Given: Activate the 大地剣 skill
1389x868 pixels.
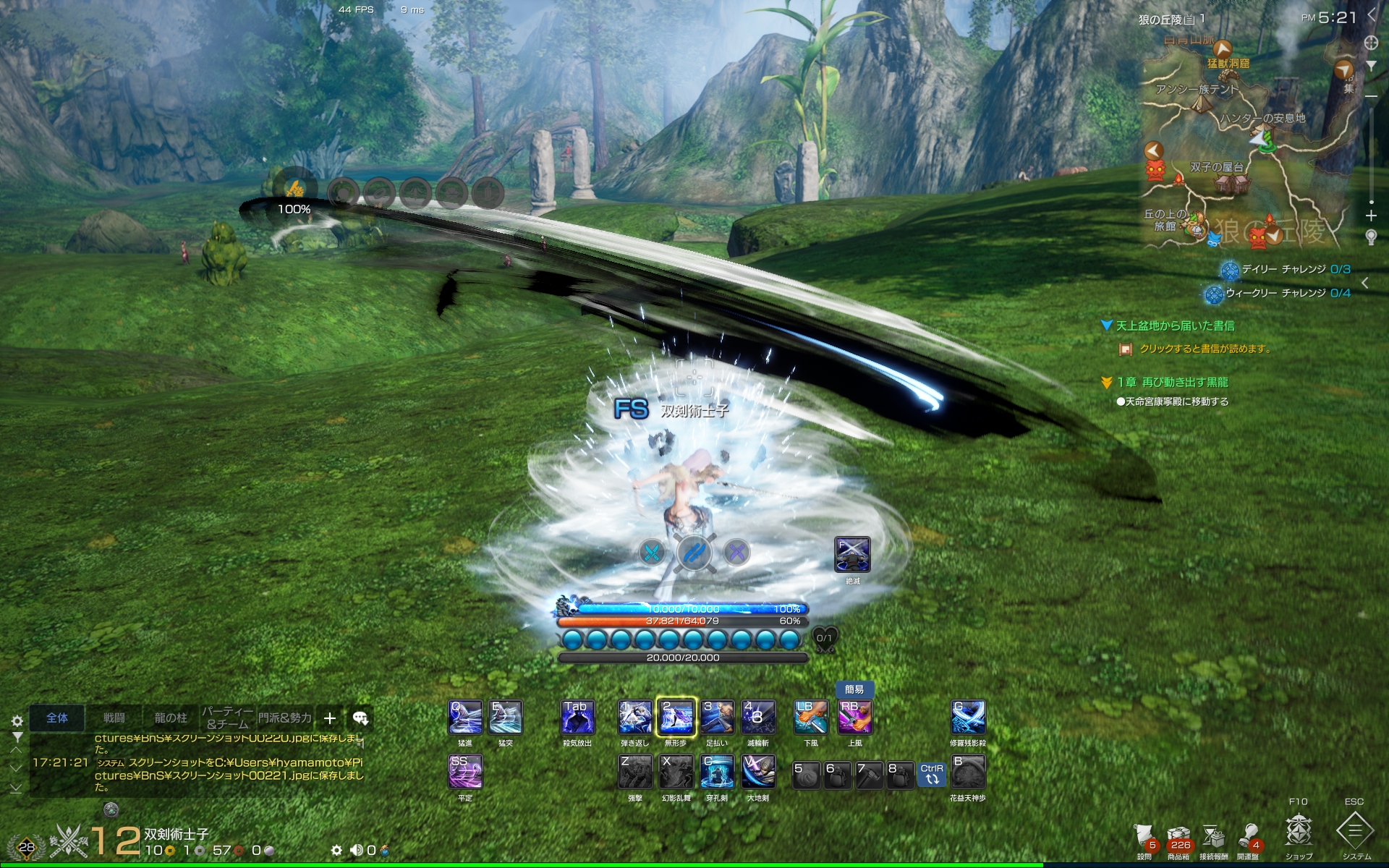Looking at the screenshot, I should (758, 773).
